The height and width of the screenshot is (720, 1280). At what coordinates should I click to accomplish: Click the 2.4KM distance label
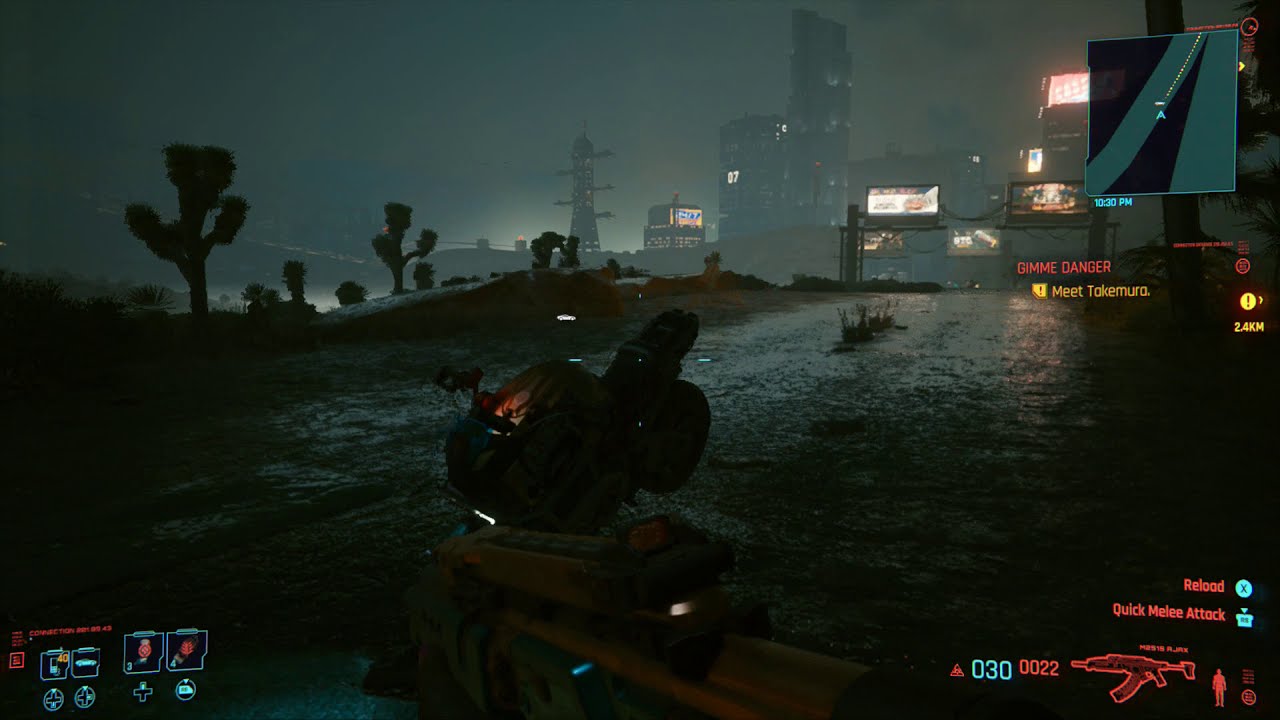(x=1248, y=326)
